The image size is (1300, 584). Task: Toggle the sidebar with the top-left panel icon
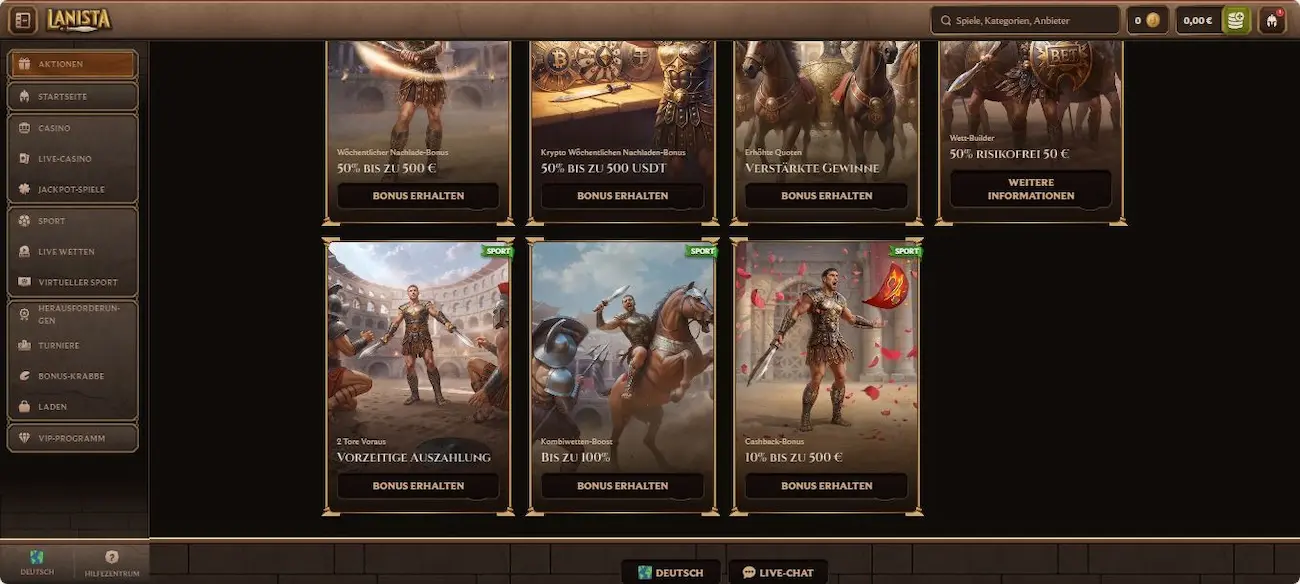pos(22,20)
